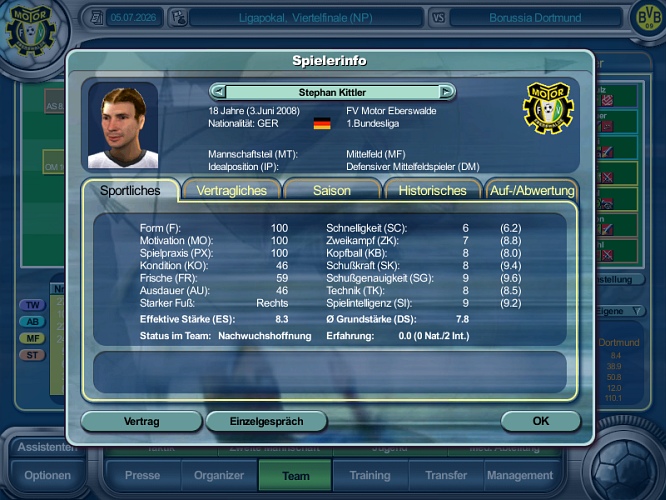Open the Saison tab

click(x=332, y=190)
